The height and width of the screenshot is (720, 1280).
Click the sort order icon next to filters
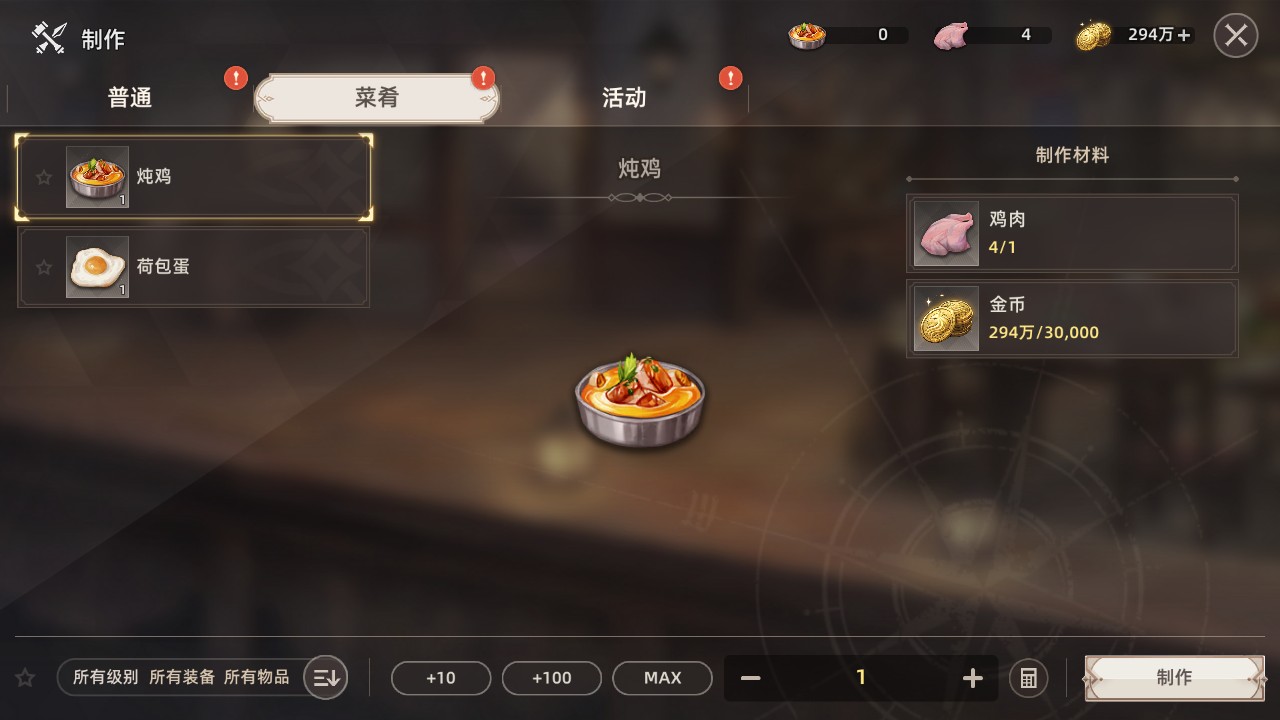(325, 677)
